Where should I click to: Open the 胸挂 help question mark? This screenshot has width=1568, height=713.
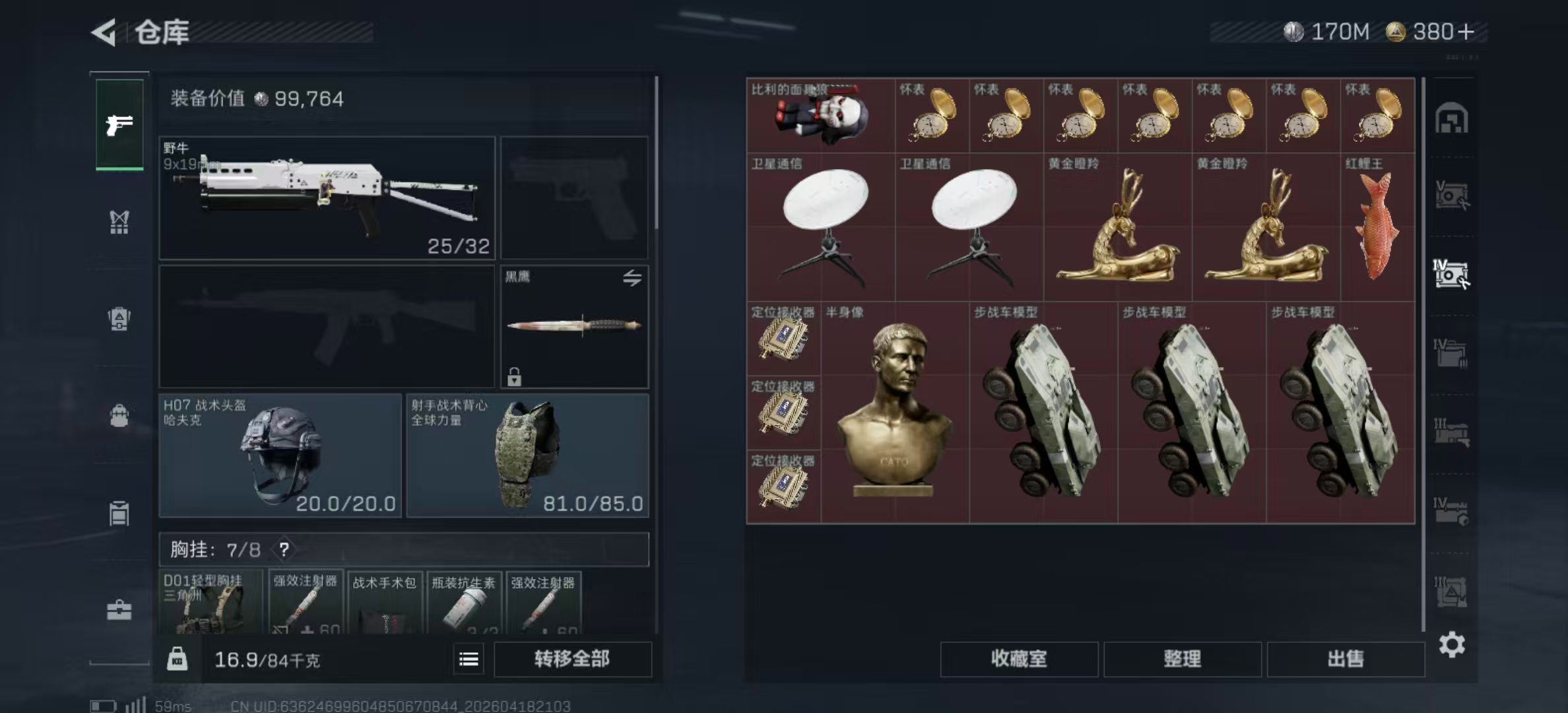click(284, 549)
